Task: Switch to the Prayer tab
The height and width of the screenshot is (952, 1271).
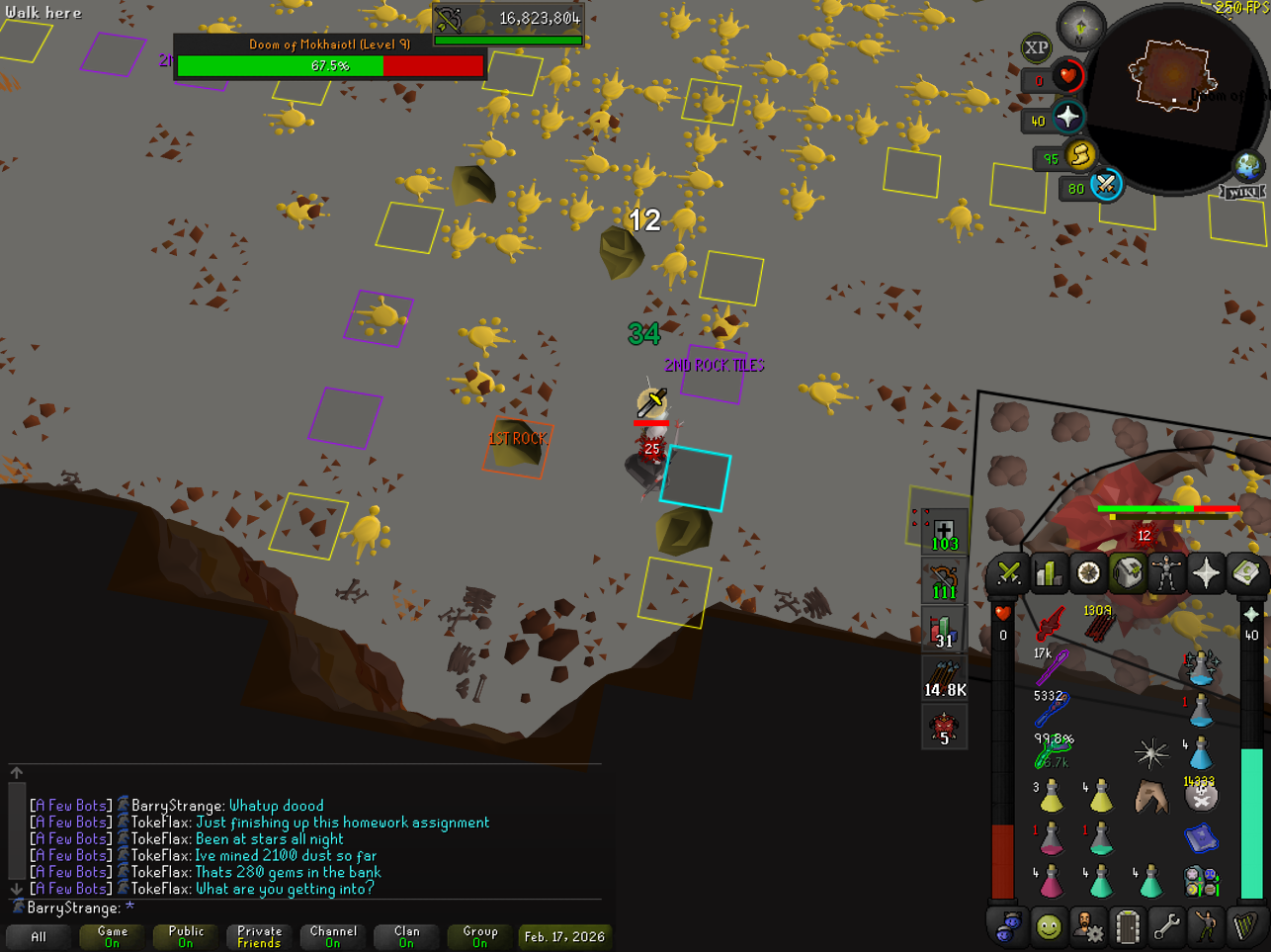Action: pyautogui.click(x=1206, y=573)
